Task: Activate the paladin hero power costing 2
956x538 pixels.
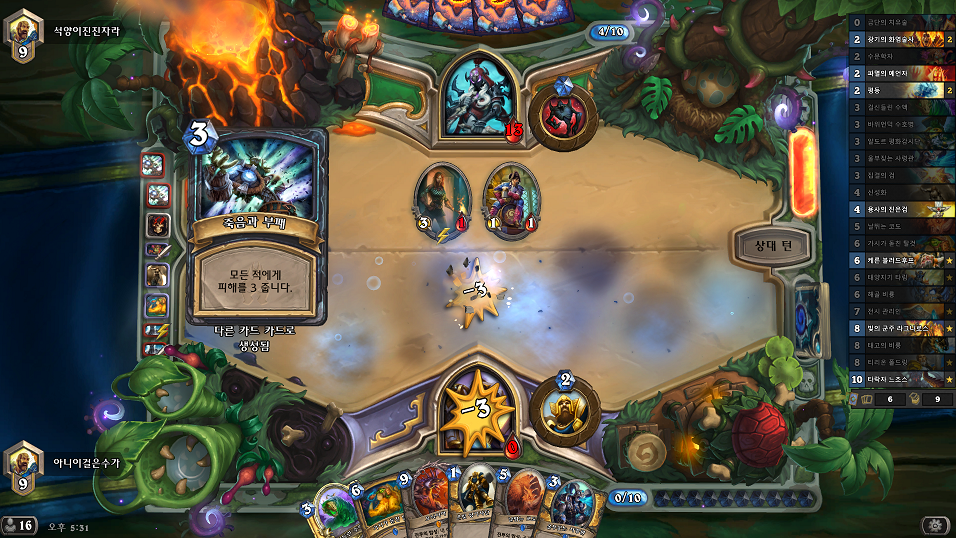Action: 565,406
